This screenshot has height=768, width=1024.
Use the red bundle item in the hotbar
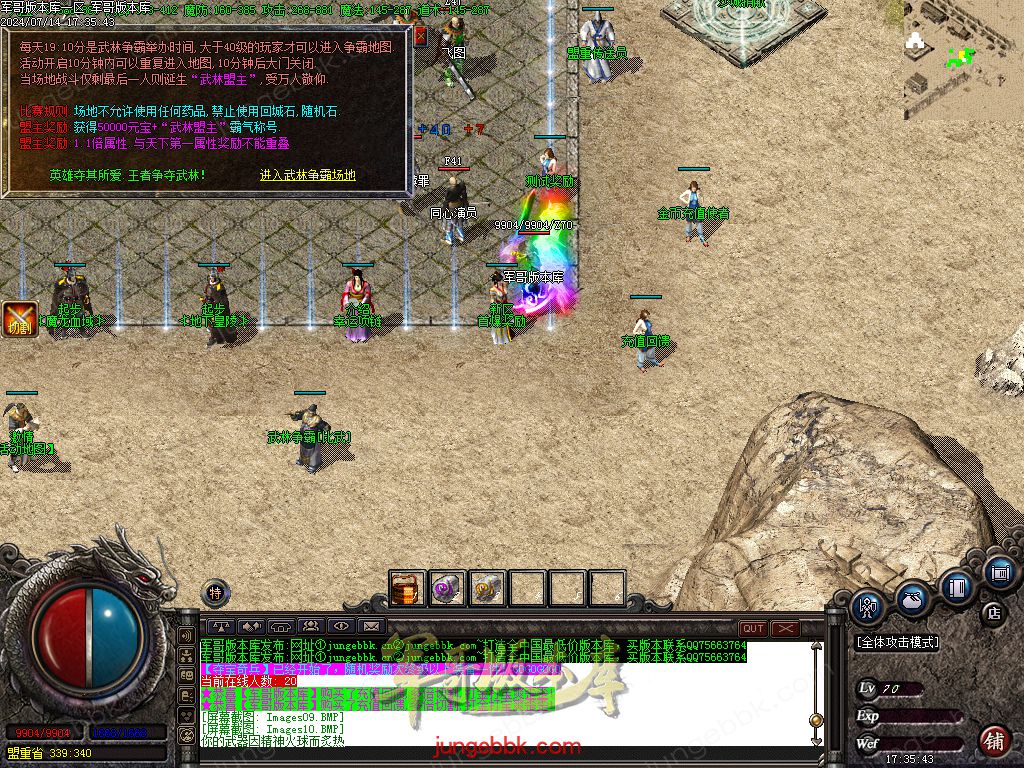(408, 589)
